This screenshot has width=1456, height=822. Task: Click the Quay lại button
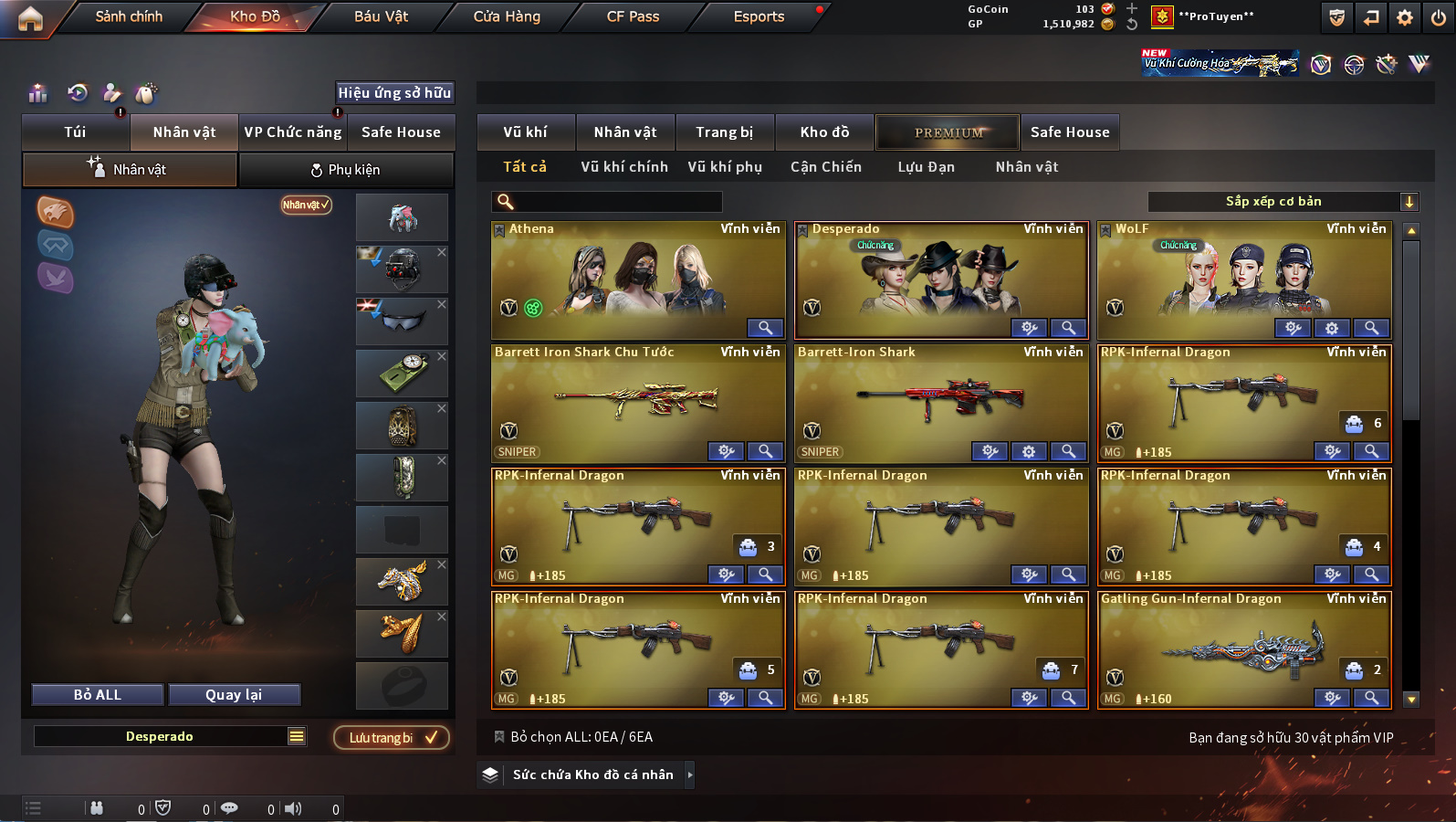point(234,695)
